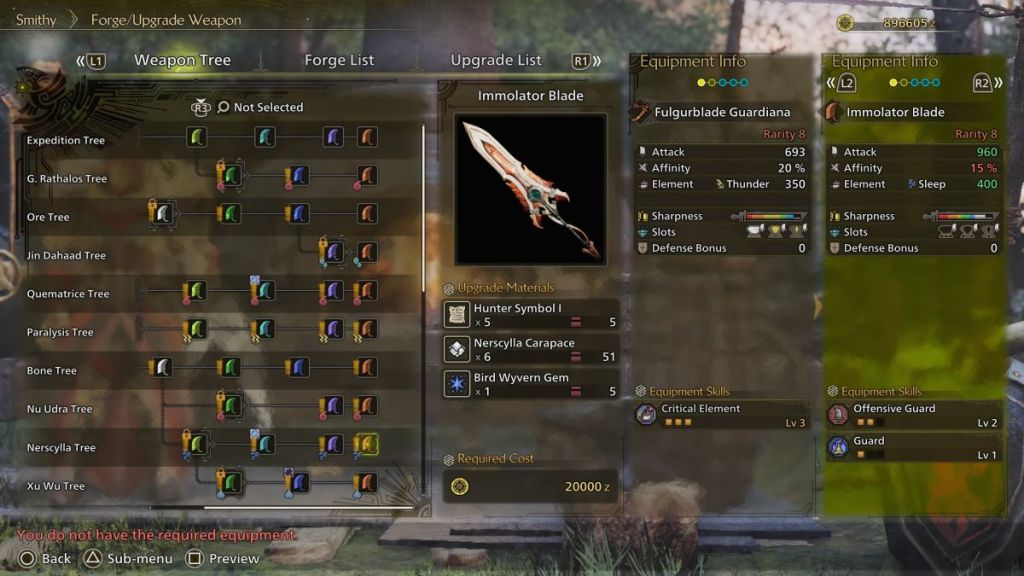The height and width of the screenshot is (576, 1024).
Task: Select the highlighted Immolator Blade tree node
Action: click(x=367, y=444)
